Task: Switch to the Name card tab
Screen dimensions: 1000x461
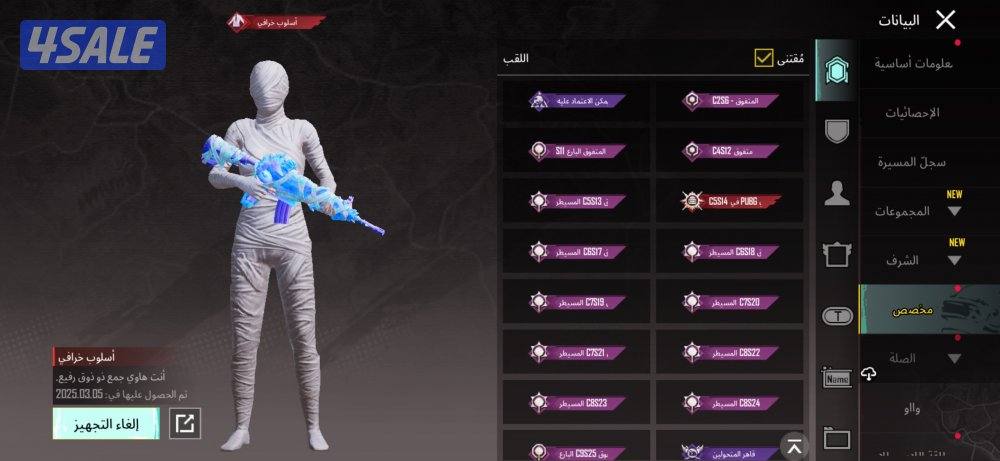Action: (836, 377)
